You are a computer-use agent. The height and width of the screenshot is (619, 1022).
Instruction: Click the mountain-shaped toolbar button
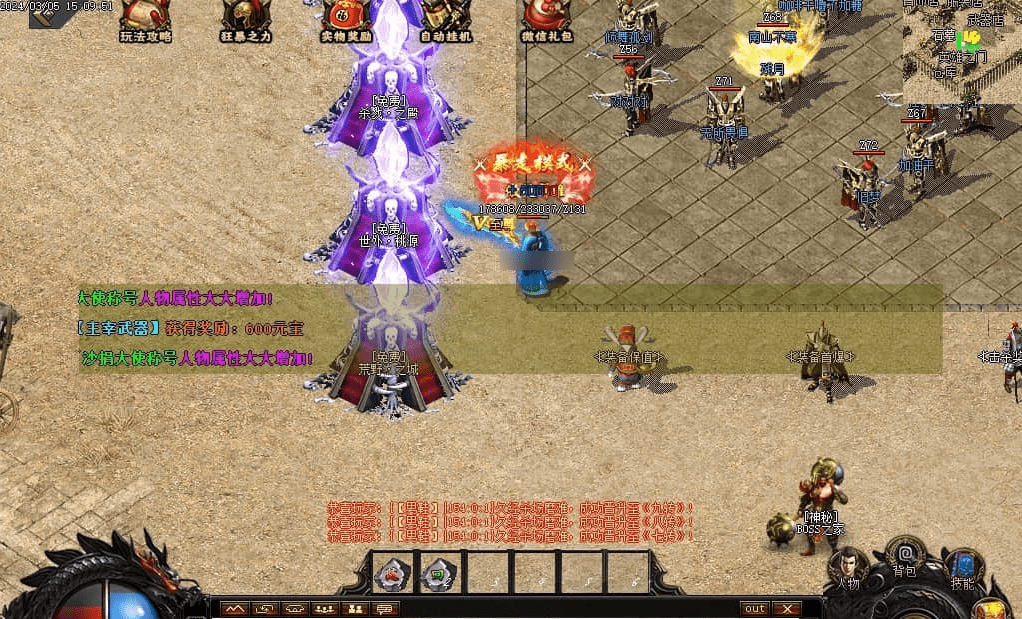(234, 608)
